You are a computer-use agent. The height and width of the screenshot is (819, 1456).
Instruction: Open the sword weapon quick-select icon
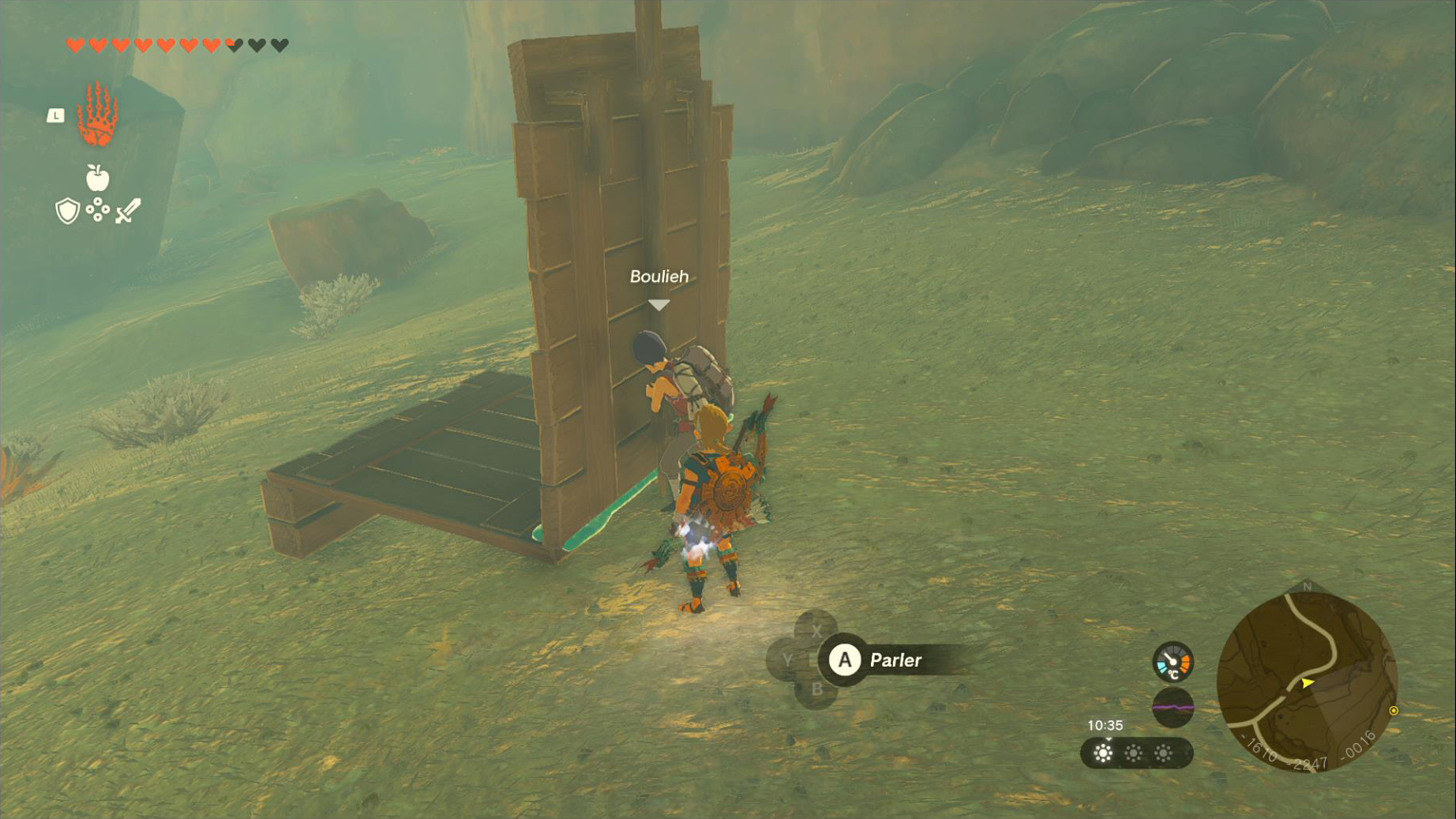click(x=128, y=211)
